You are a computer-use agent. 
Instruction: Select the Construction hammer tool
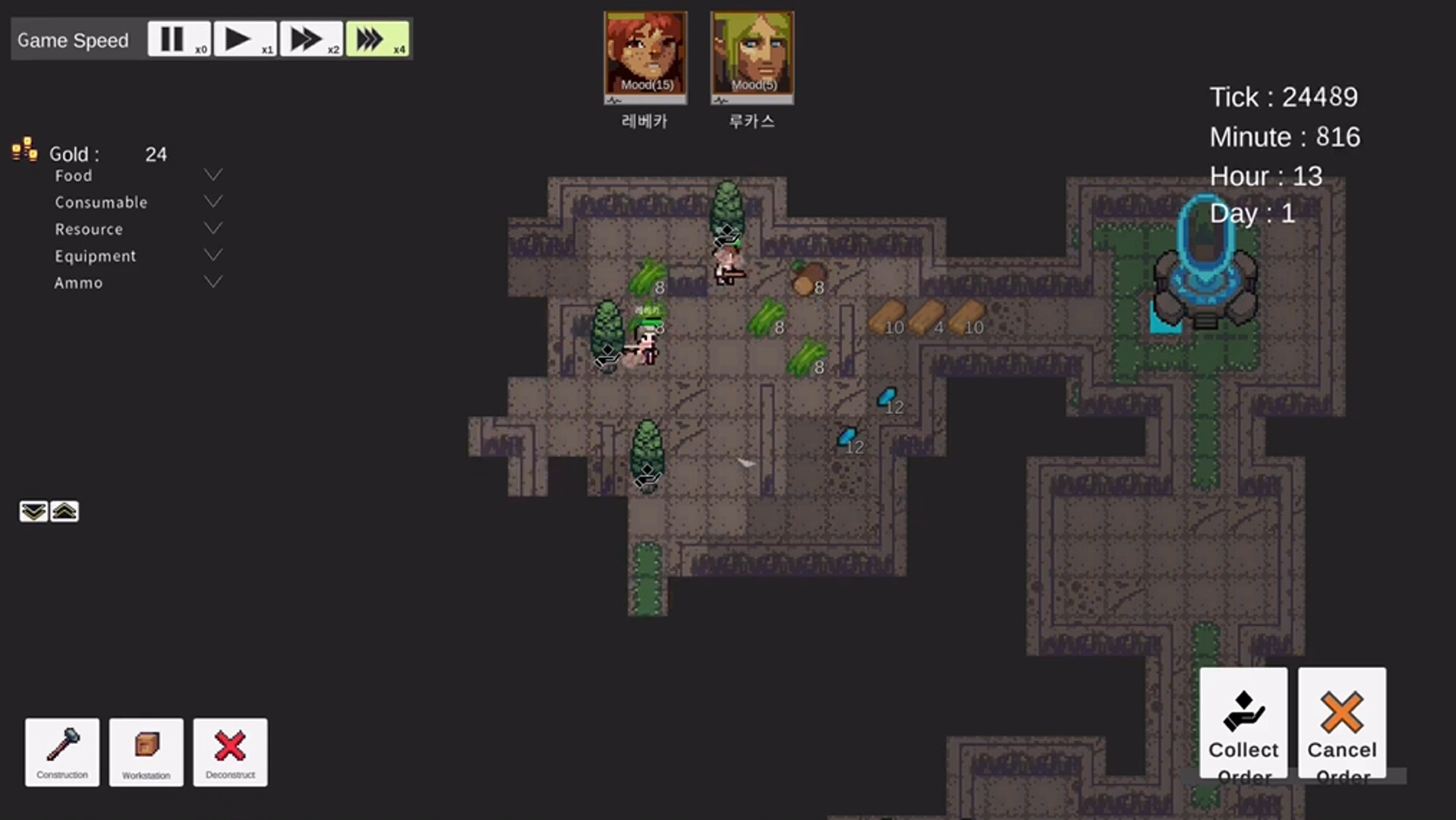(x=61, y=752)
